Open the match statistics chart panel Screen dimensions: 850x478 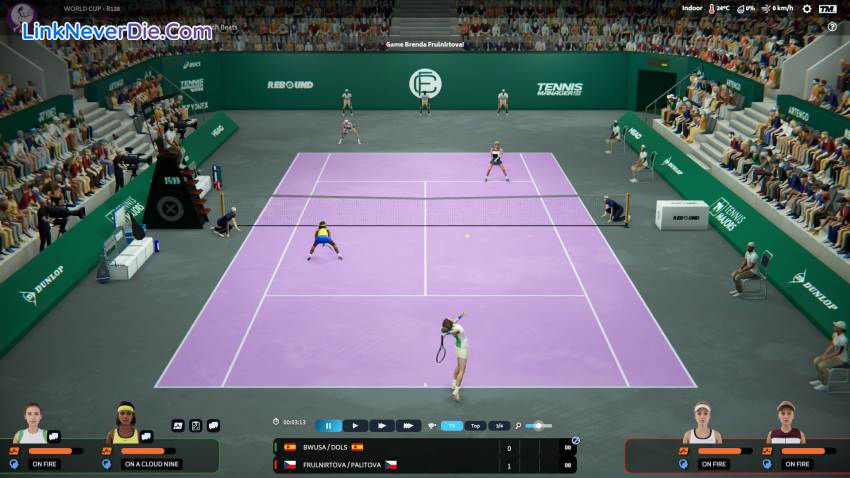pyautogui.click(x=178, y=425)
